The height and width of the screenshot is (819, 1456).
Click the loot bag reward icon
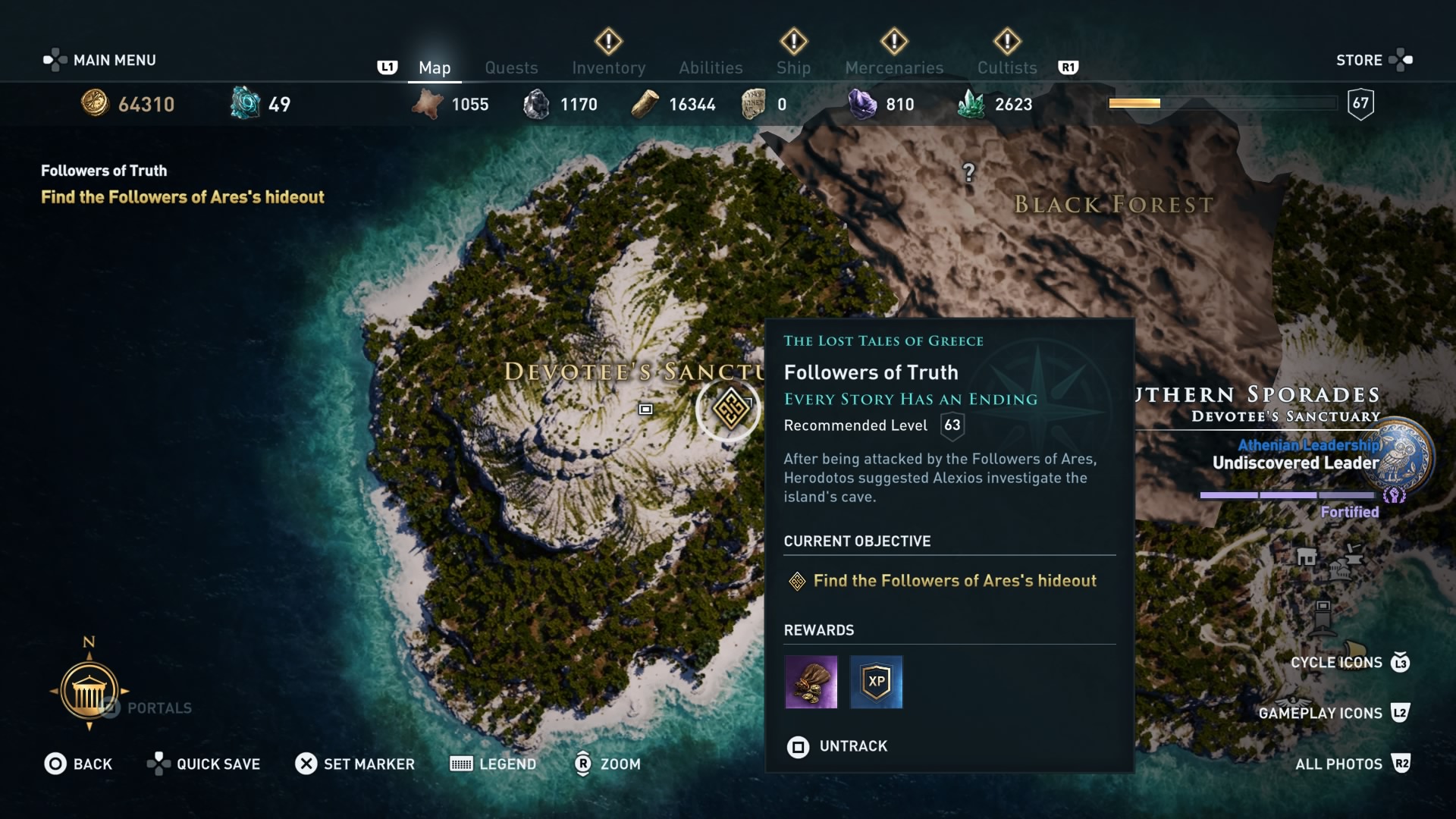pyautogui.click(x=810, y=682)
